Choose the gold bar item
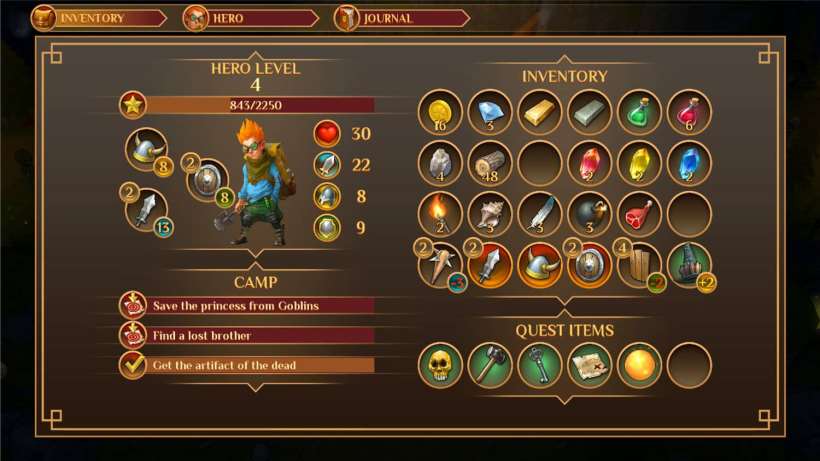 click(540, 112)
